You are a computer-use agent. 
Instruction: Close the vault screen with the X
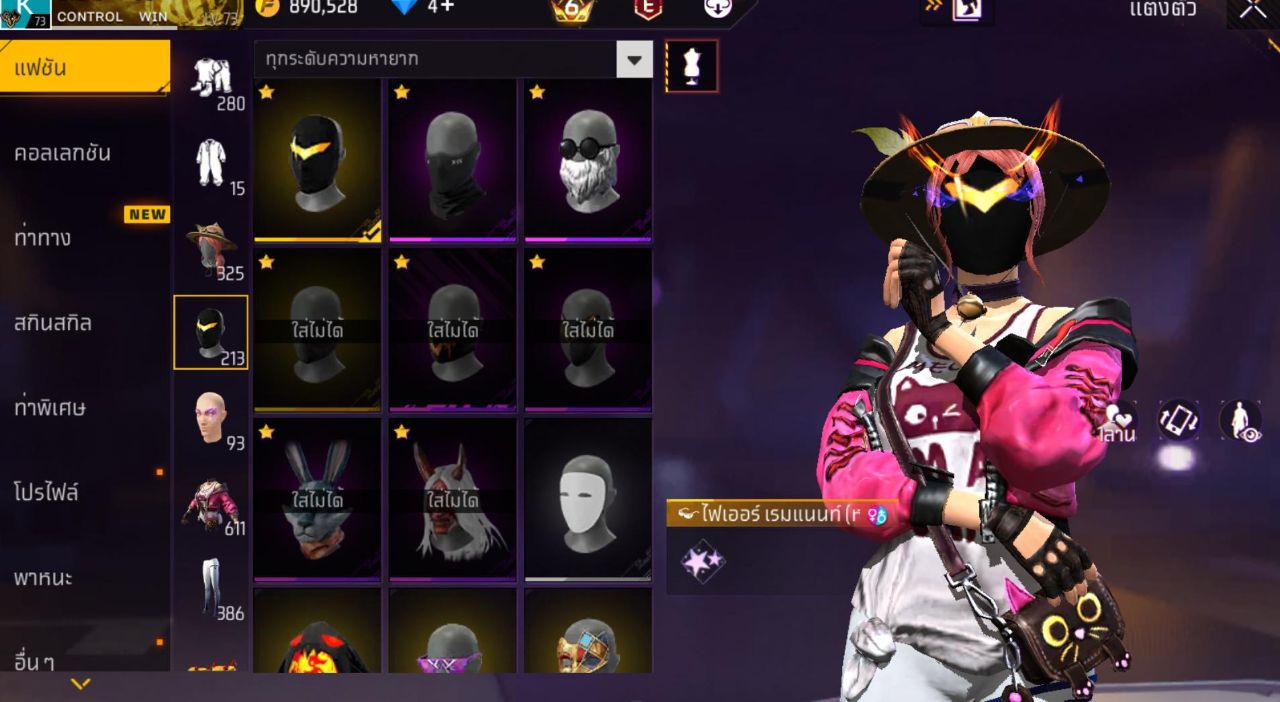pos(1253,10)
